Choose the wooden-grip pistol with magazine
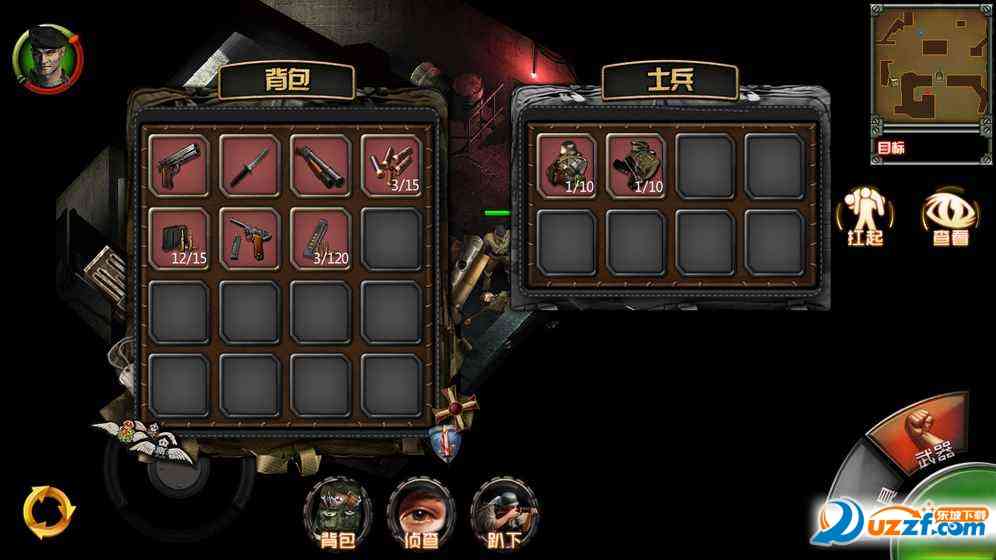This screenshot has width=996, height=560. click(250, 238)
